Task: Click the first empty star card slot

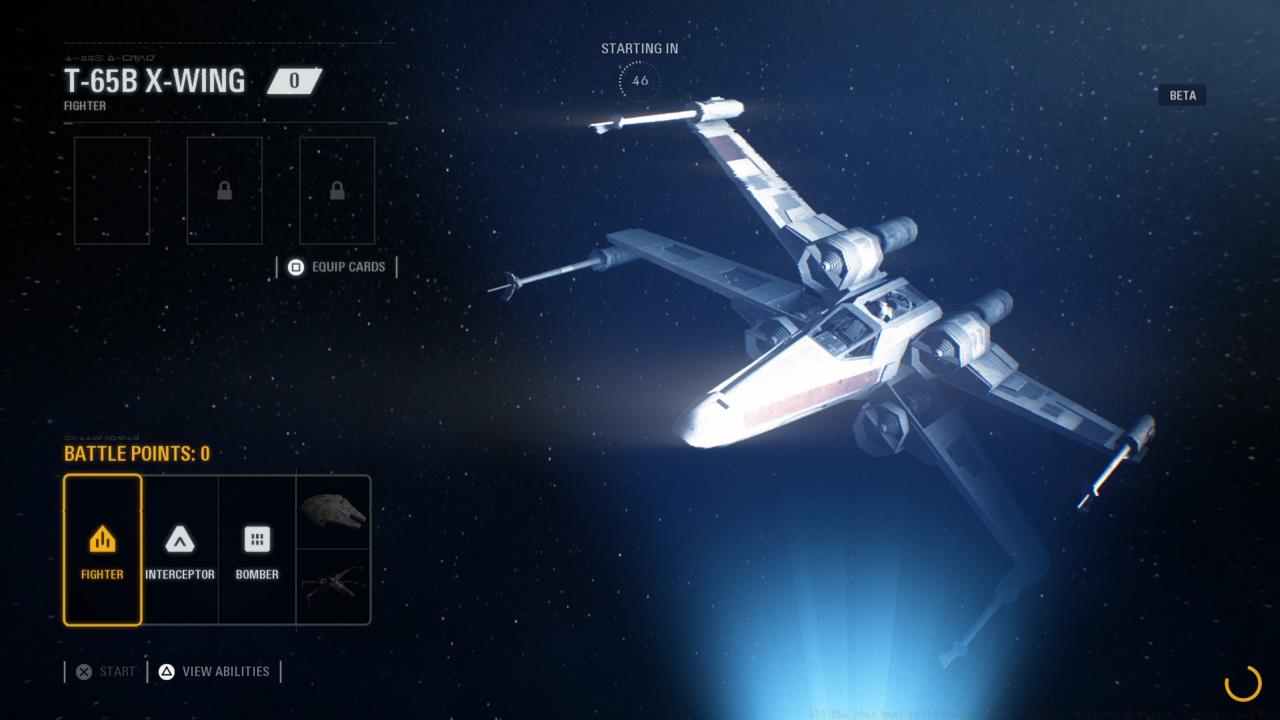Action: tap(111, 190)
